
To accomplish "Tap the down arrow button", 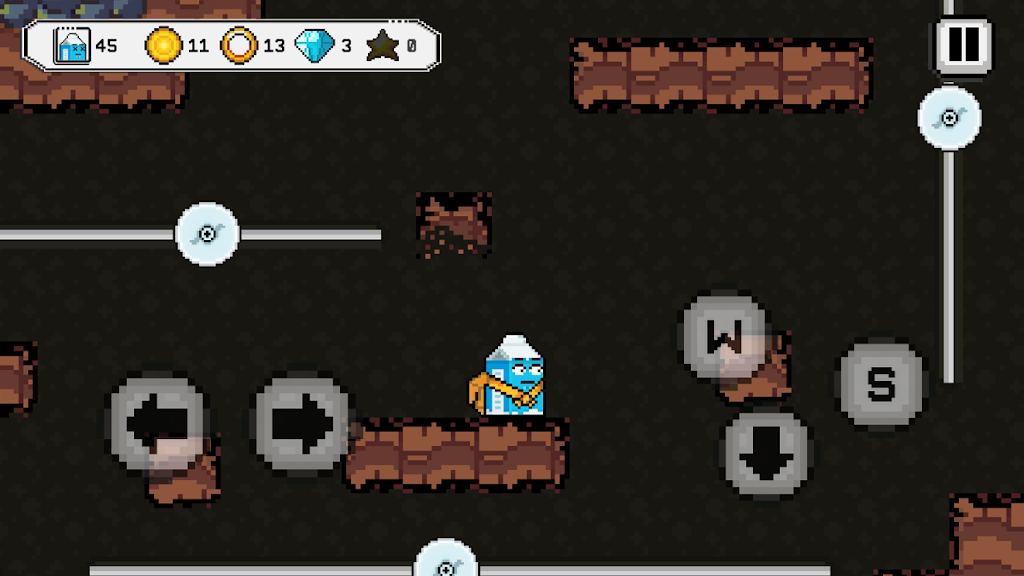I will [x=766, y=455].
